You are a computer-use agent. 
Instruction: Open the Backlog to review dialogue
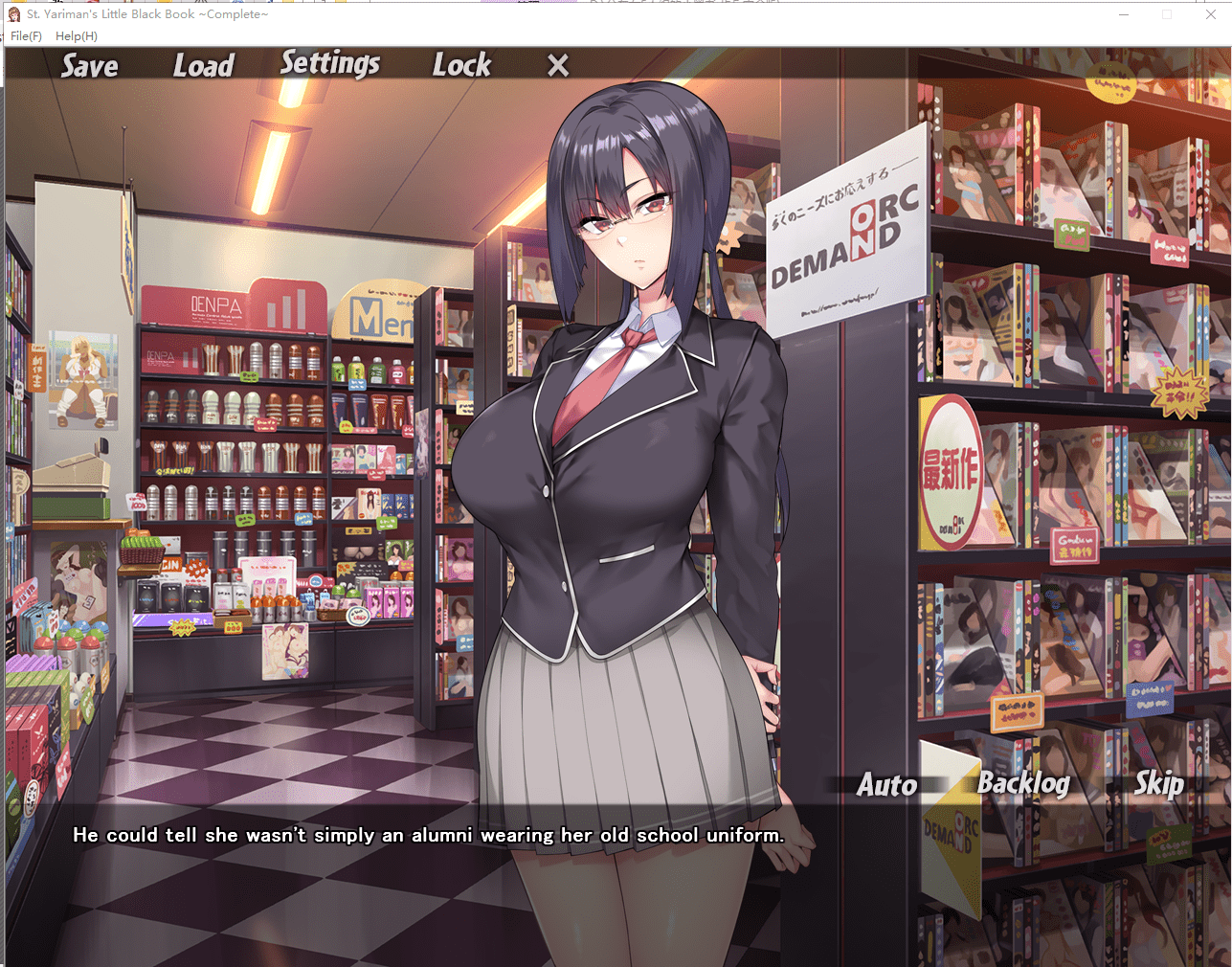click(x=1024, y=784)
